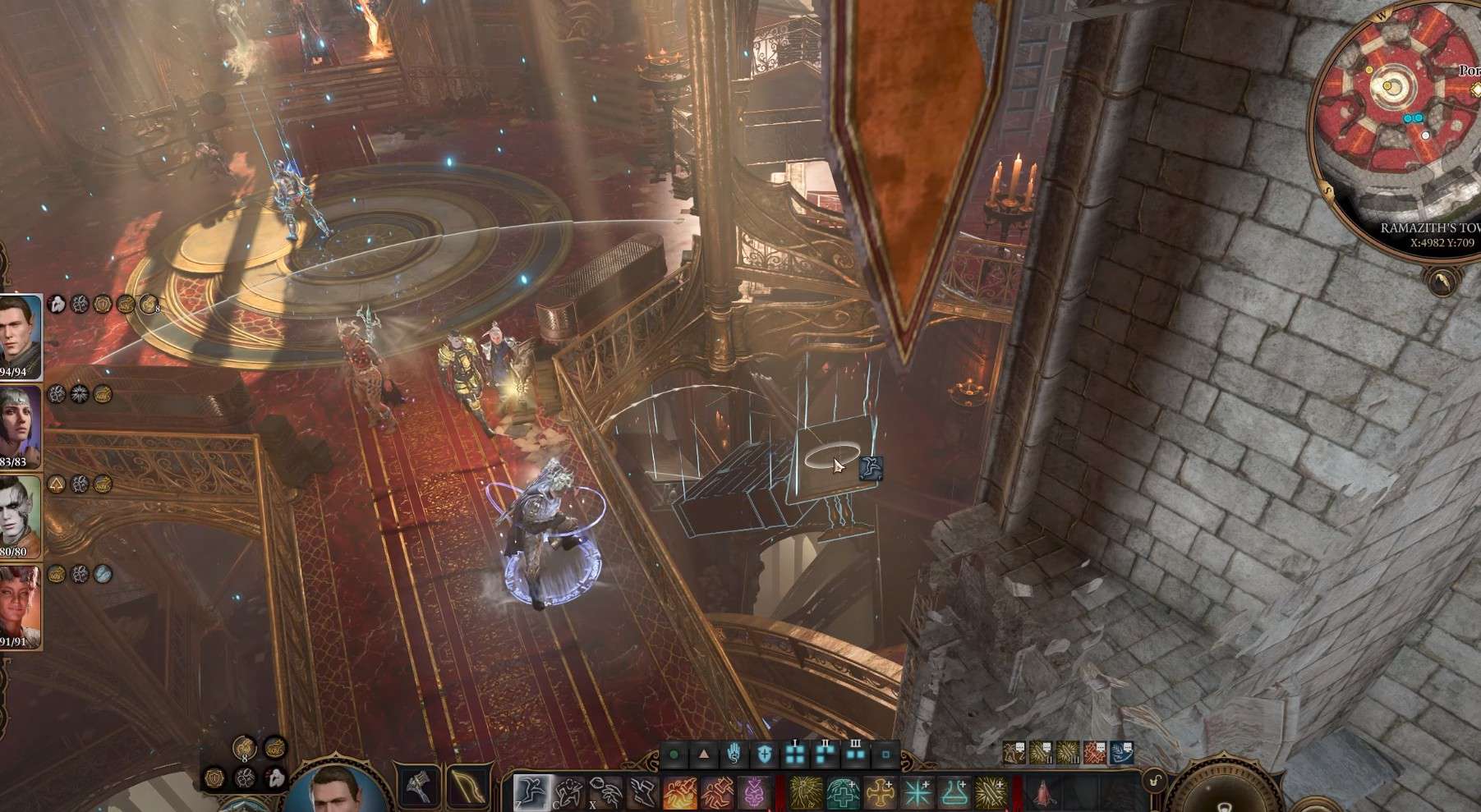1481x812 pixels.
Task: Toggle non-lethal attacks triangle icon
Action: click(x=704, y=755)
